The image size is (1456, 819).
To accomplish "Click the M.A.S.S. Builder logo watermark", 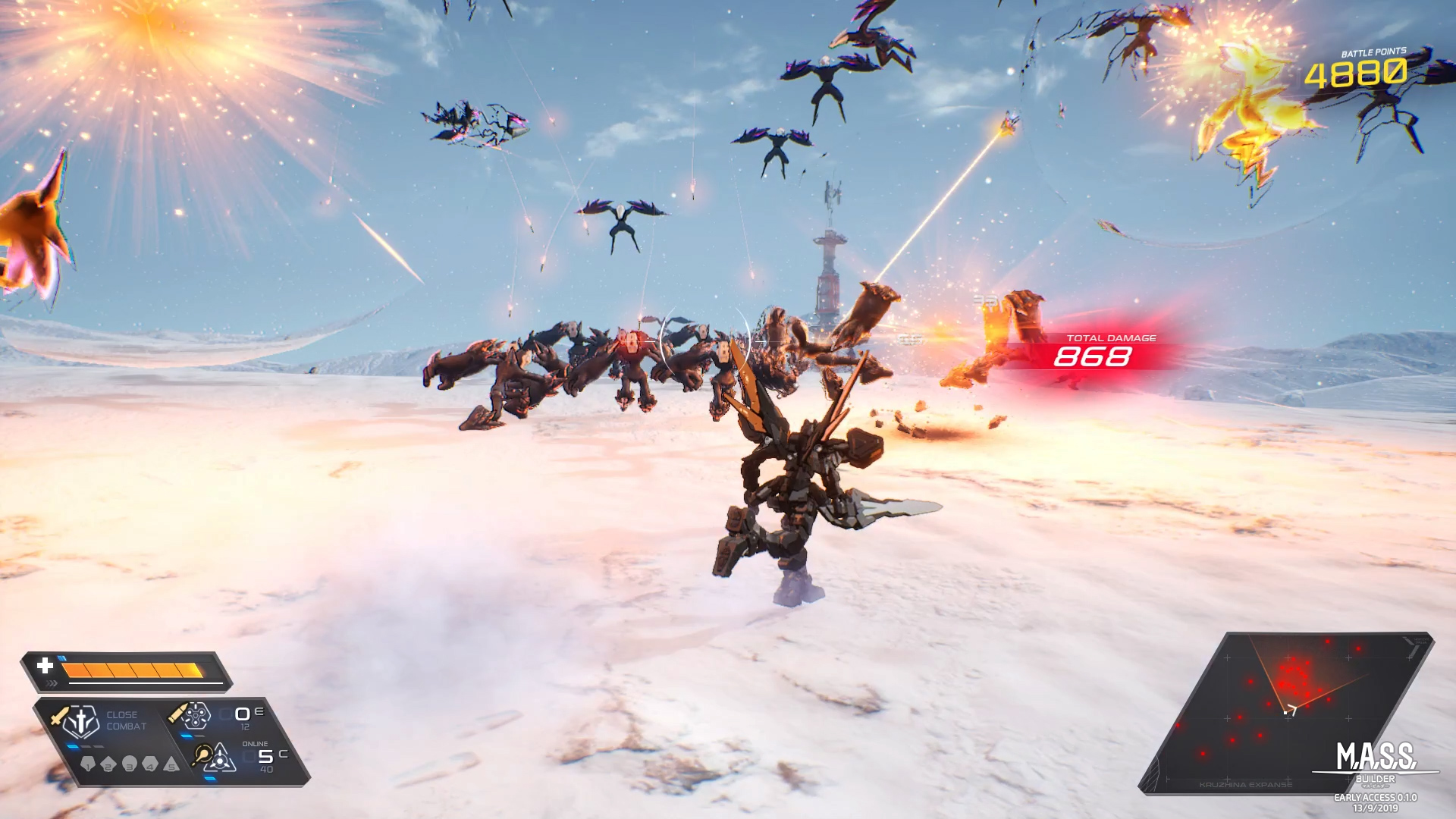I will (x=1376, y=761).
